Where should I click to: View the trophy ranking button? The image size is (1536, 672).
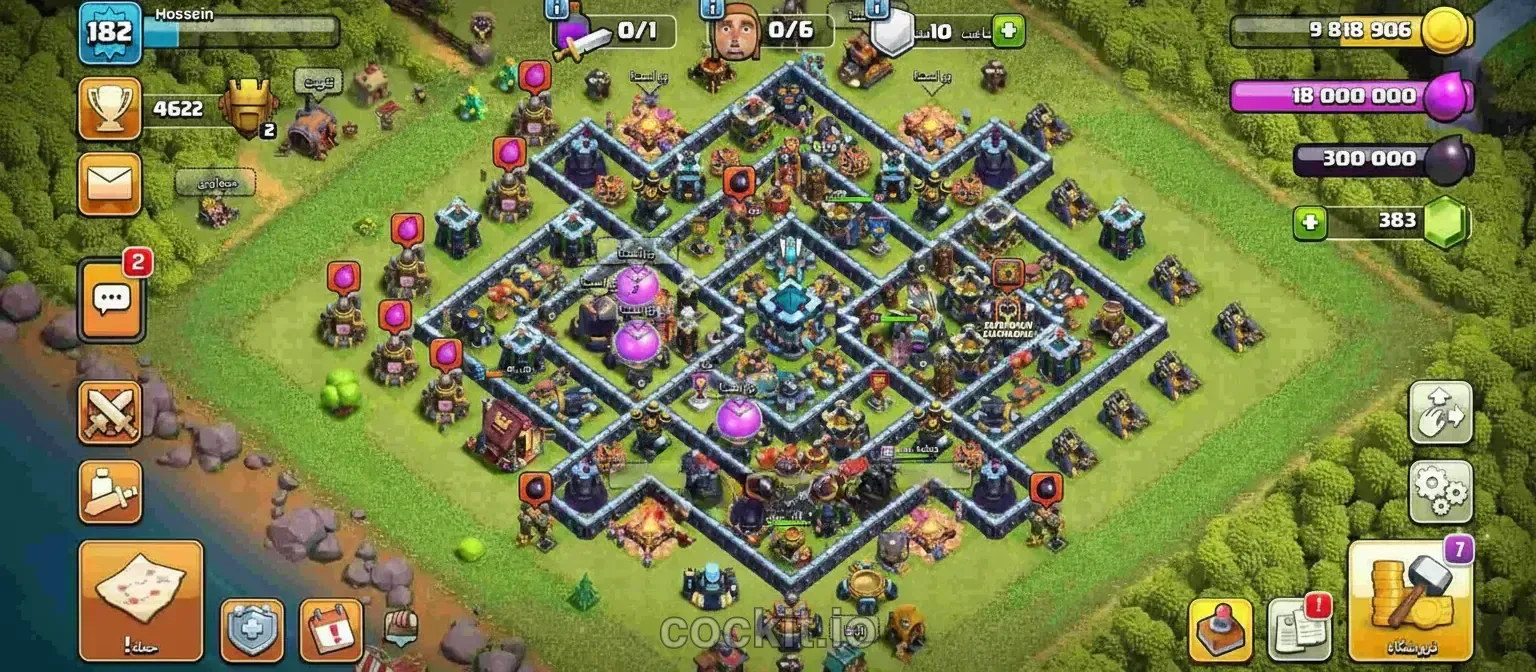coord(110,108)
